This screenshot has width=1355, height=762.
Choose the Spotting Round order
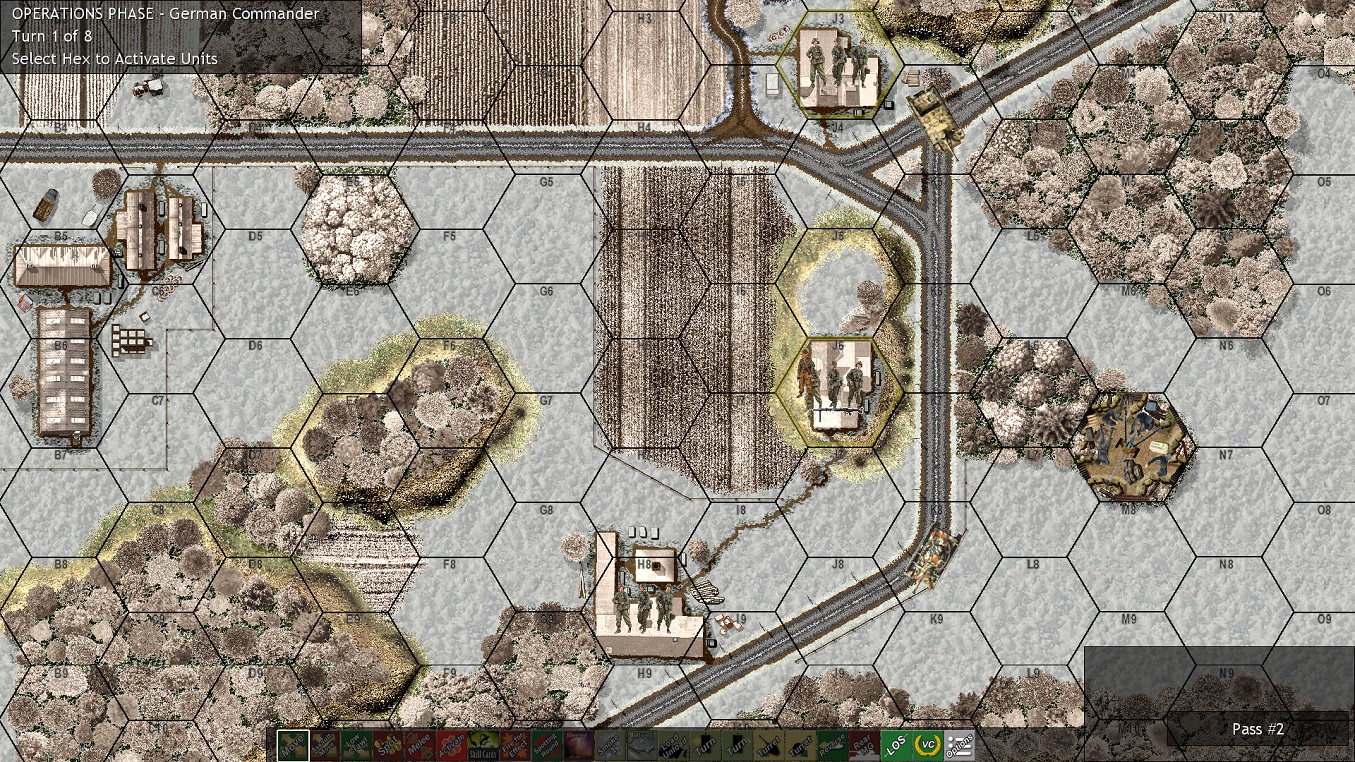[547, 745]
